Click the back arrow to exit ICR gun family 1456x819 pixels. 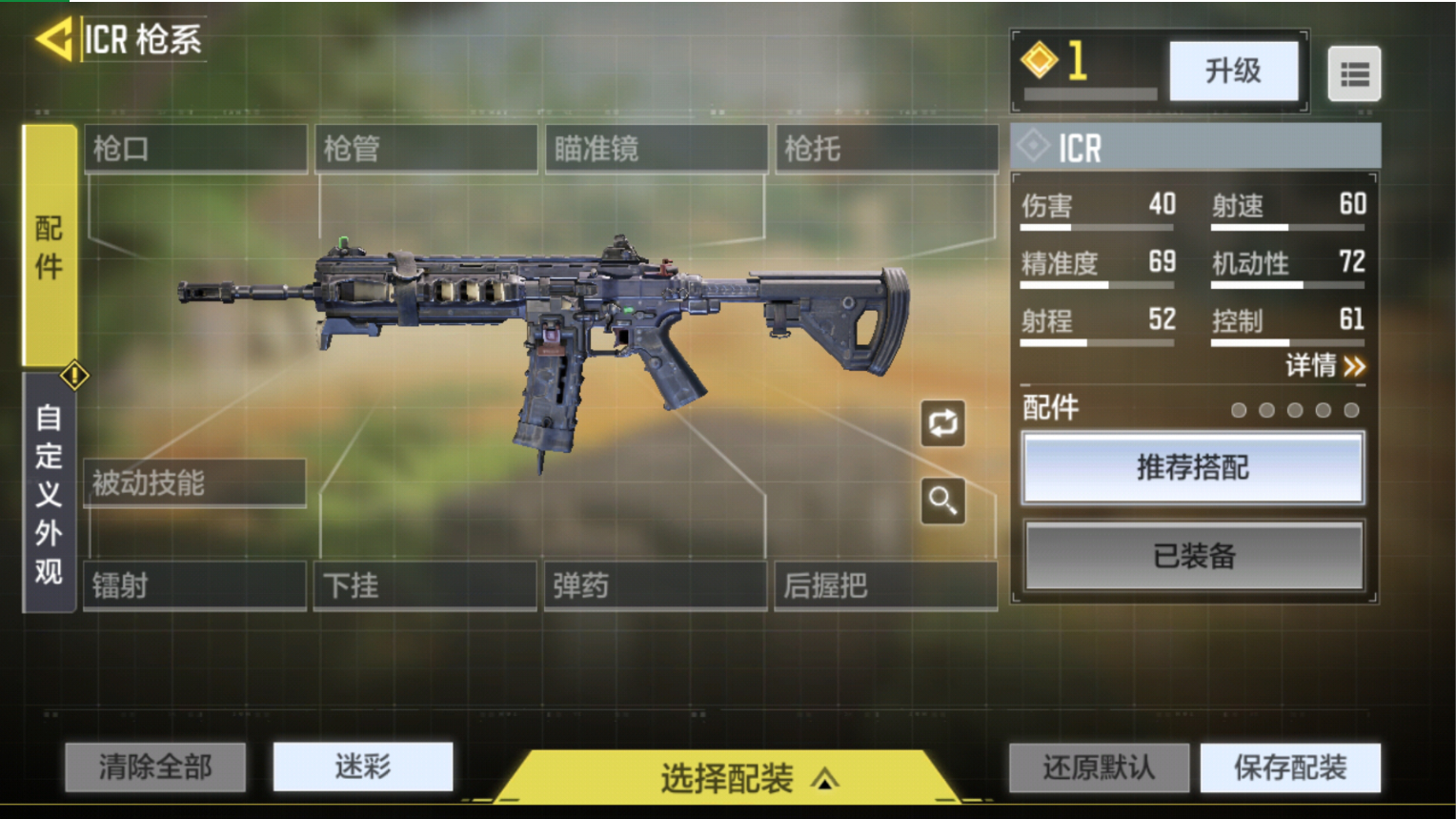click(52, 36)
